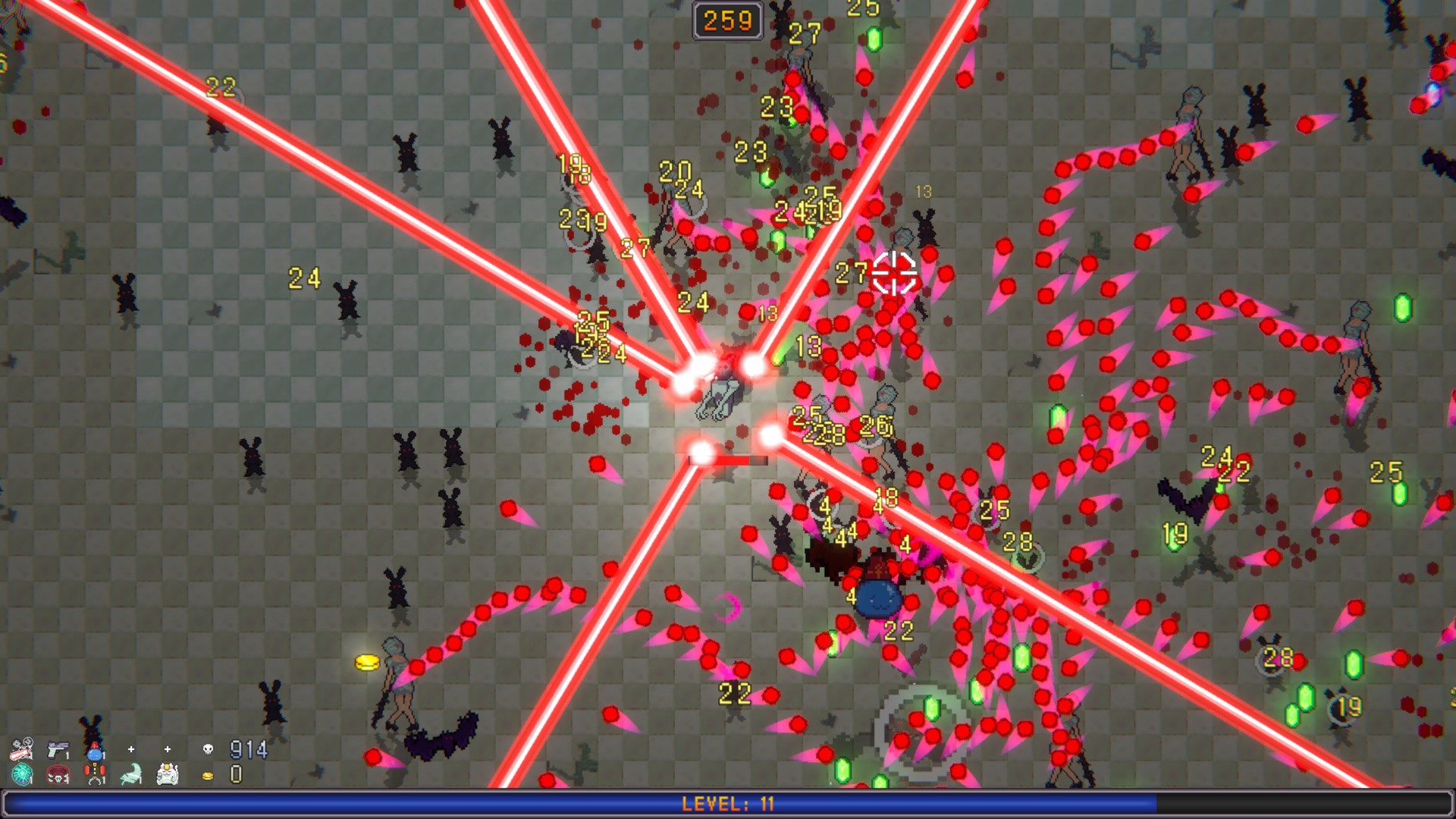1456x819 pixels.
Task: Click the blue slime creature below center
Action: [879, 599]
